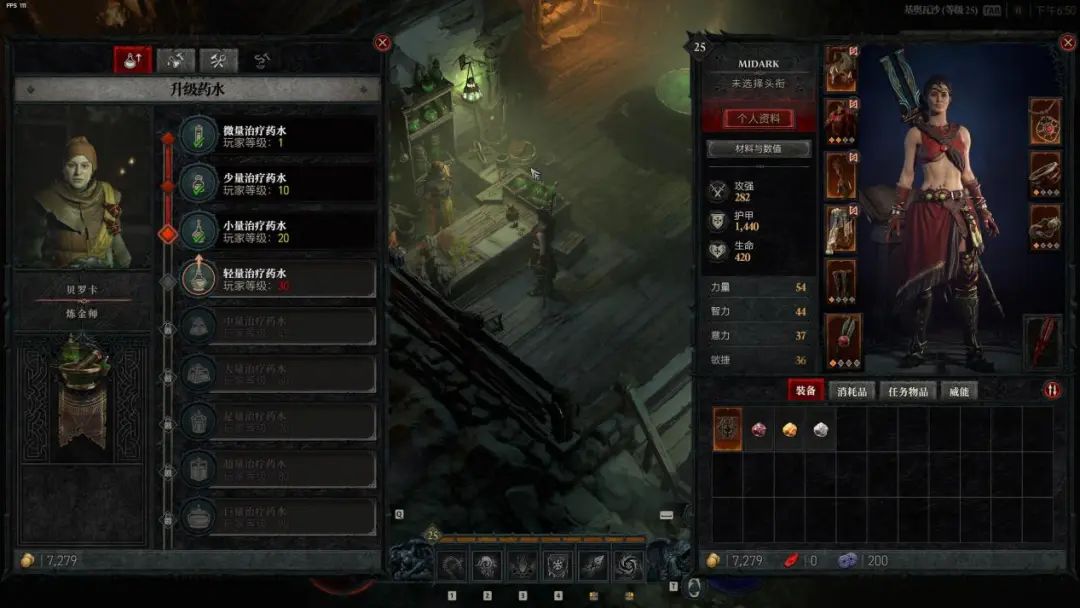Screen dimensions: 1080x608
Task: Select 轻量治疗药水 upgrade entry
Action: tap(277, 279)
